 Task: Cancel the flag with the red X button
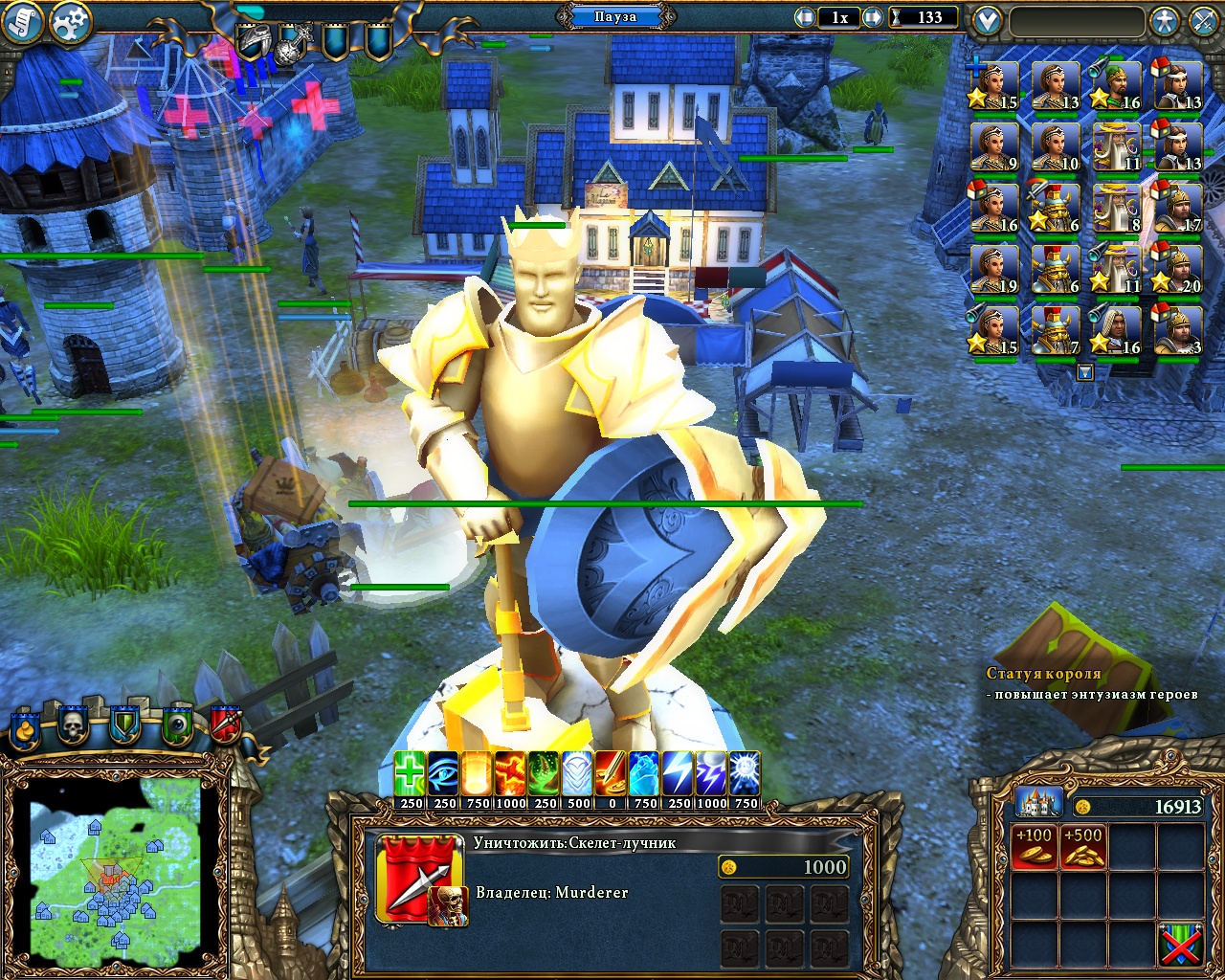point(1180,945)
